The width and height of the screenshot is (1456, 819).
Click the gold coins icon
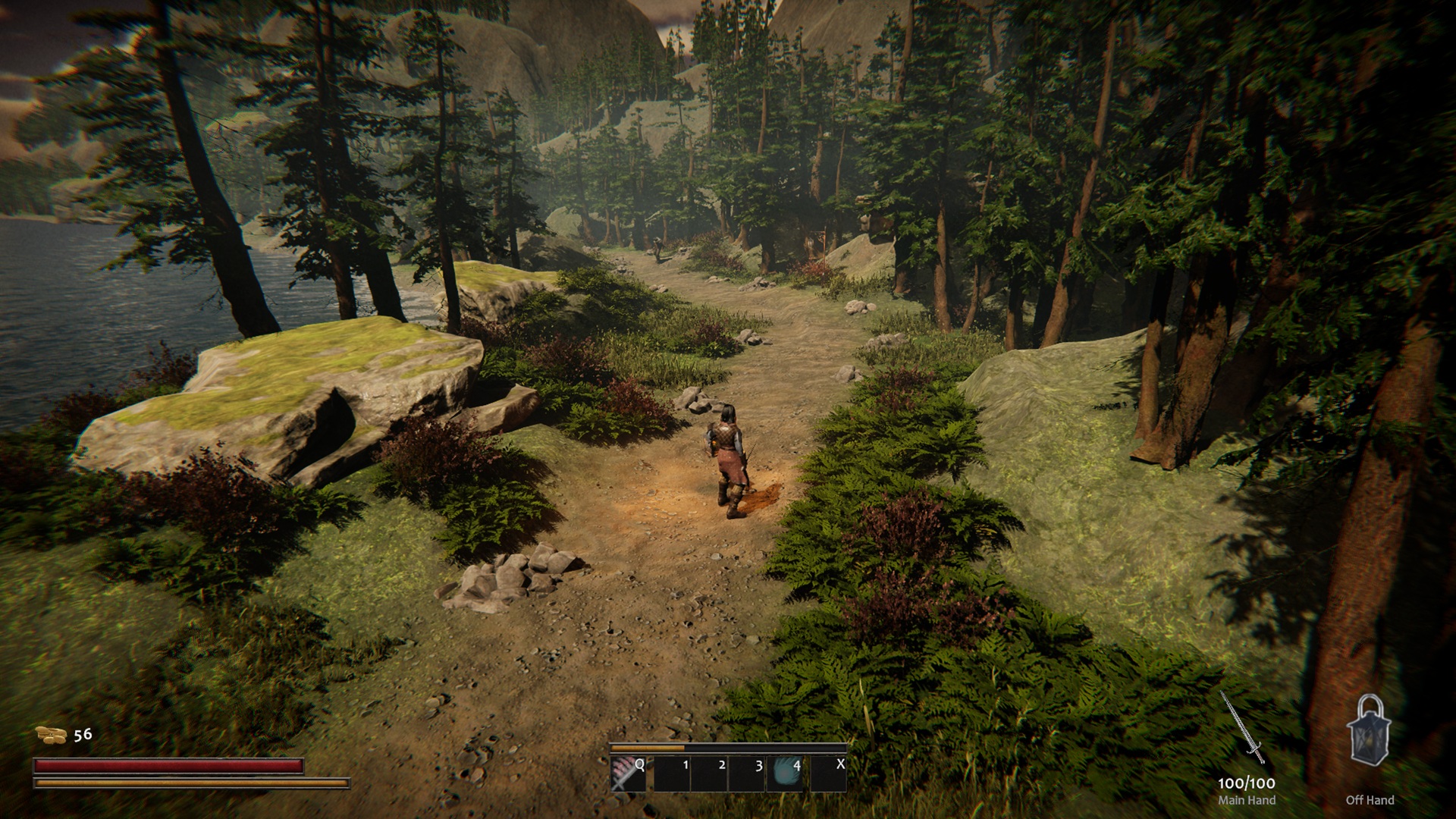coord(52,734)
